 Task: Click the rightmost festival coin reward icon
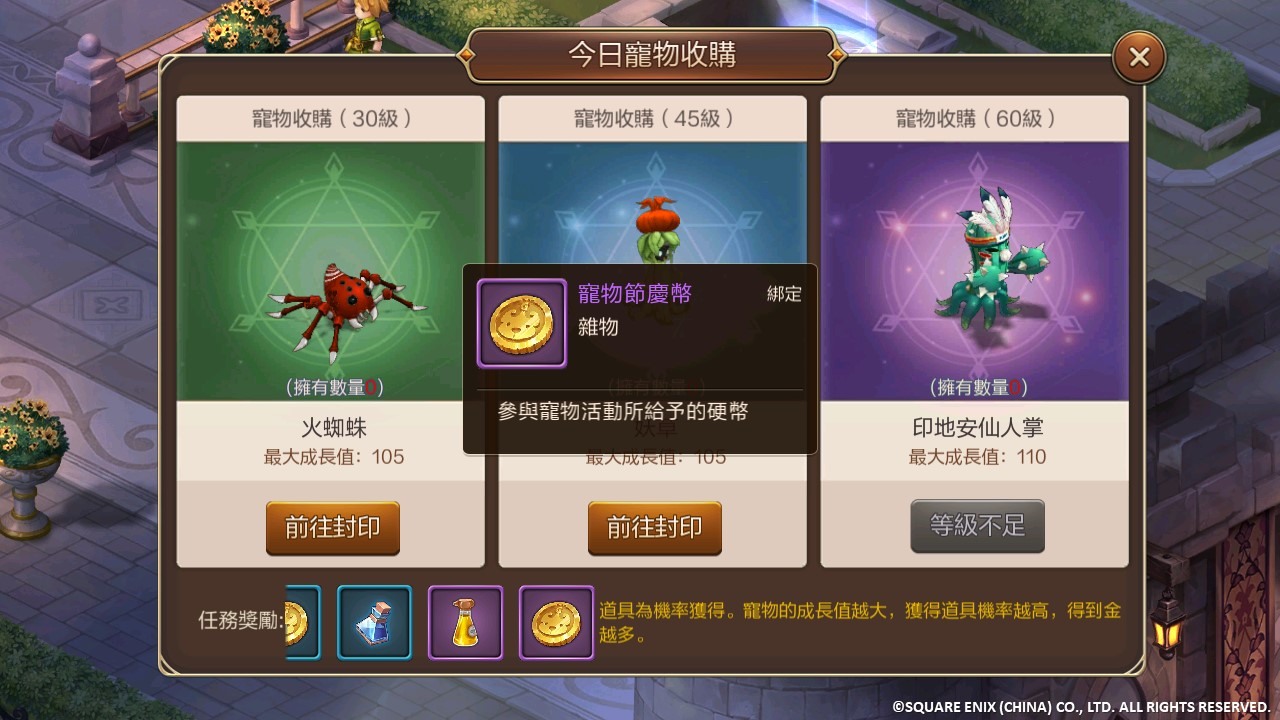(x=556, y=620)
